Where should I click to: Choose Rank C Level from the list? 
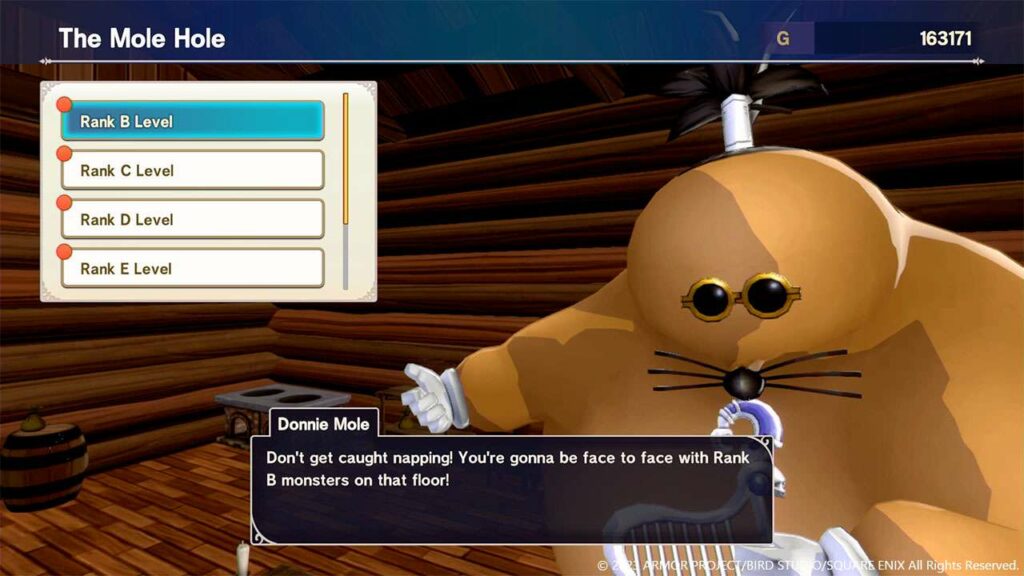click(192, 170)
